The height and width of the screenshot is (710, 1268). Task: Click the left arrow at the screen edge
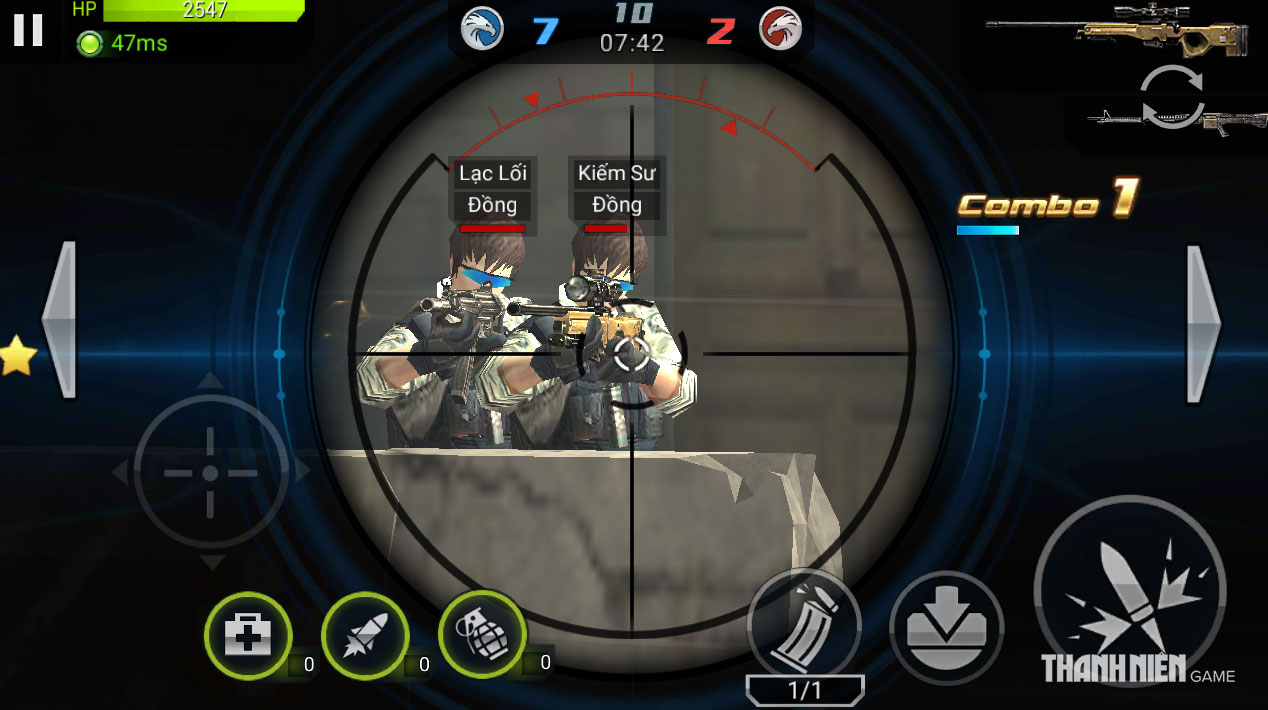[x=59, y=320]
